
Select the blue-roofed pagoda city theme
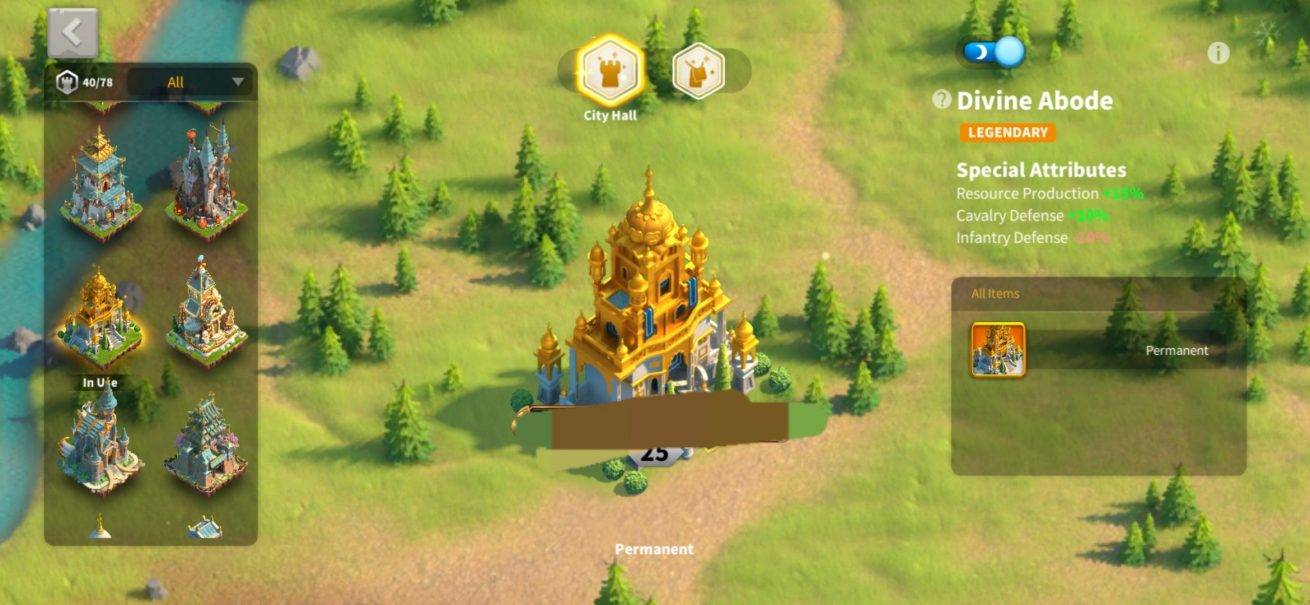(99, 181)
